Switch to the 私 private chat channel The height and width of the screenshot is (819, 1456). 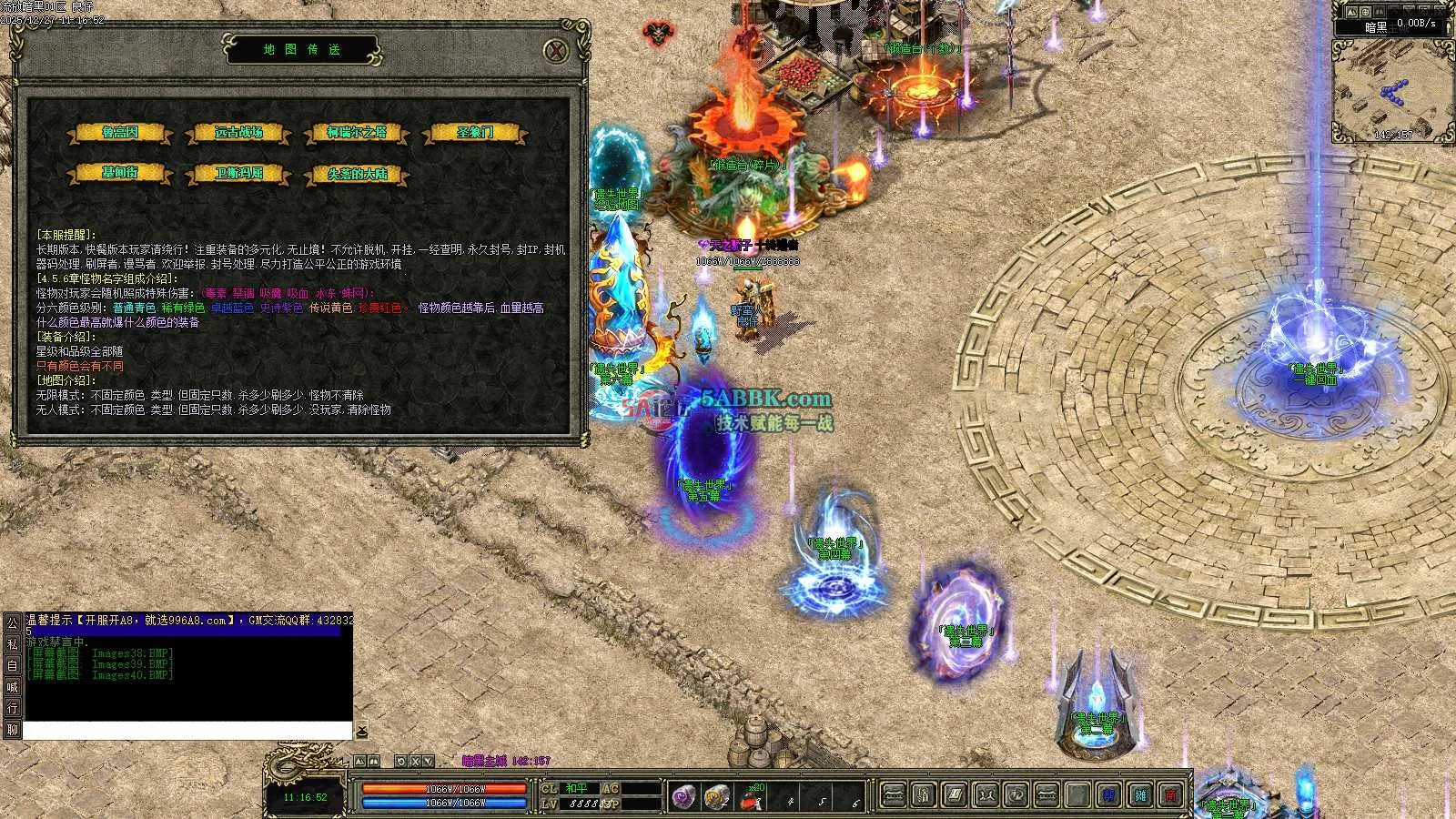click(12, 644)
